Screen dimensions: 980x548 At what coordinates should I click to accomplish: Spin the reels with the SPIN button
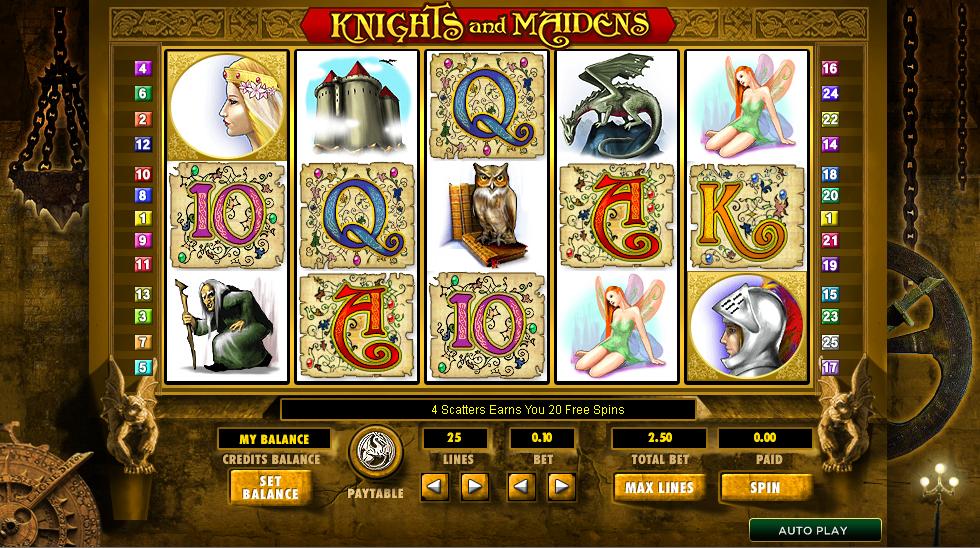pyautogui.click(x=765, y=487)
